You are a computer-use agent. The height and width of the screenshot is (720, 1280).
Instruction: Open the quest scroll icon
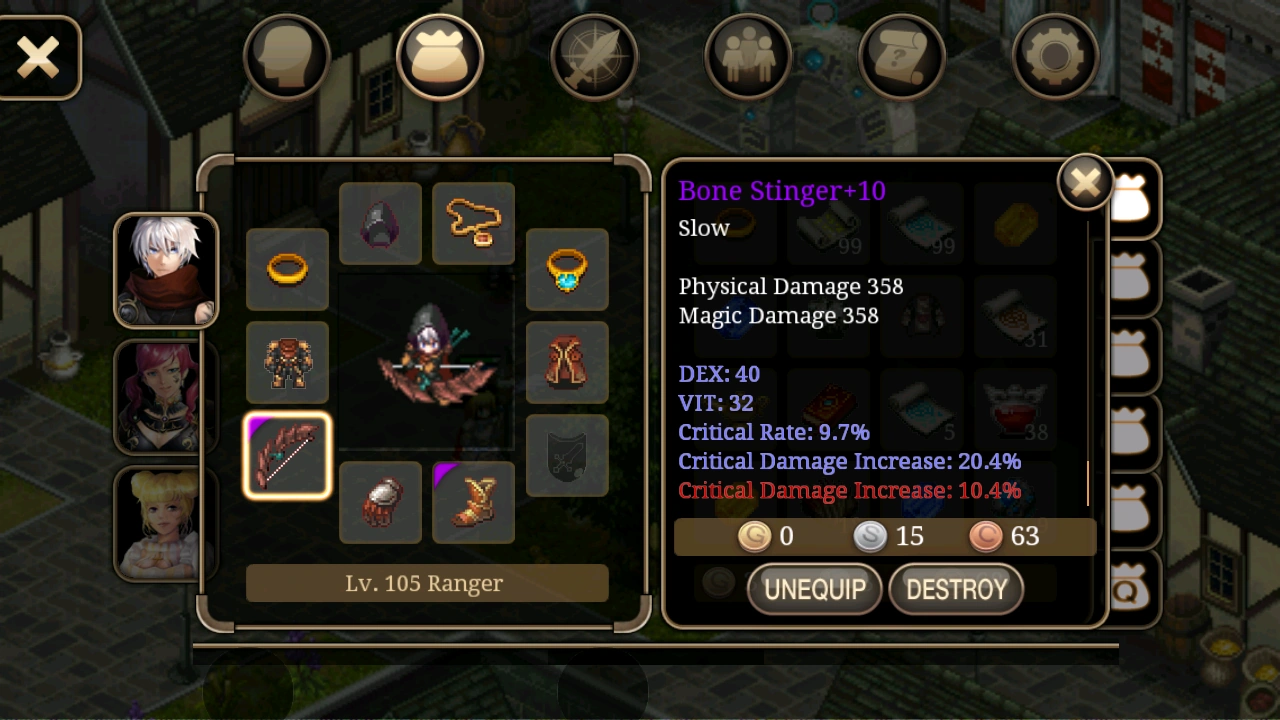coord(902,55)
